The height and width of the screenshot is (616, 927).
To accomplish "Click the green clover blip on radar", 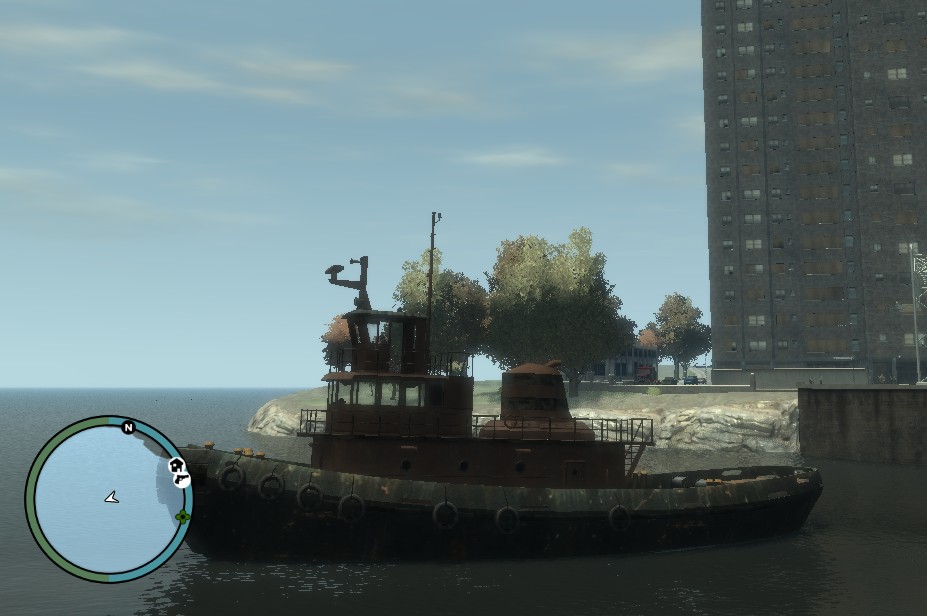I will (x=182, y=516).
